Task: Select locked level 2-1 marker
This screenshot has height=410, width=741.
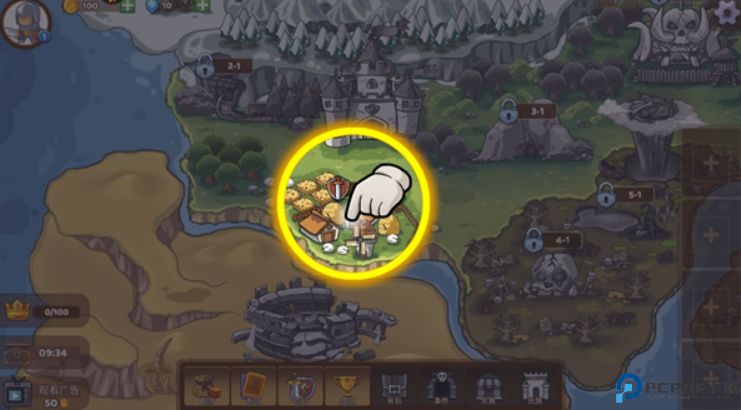Action: point(206,67)
